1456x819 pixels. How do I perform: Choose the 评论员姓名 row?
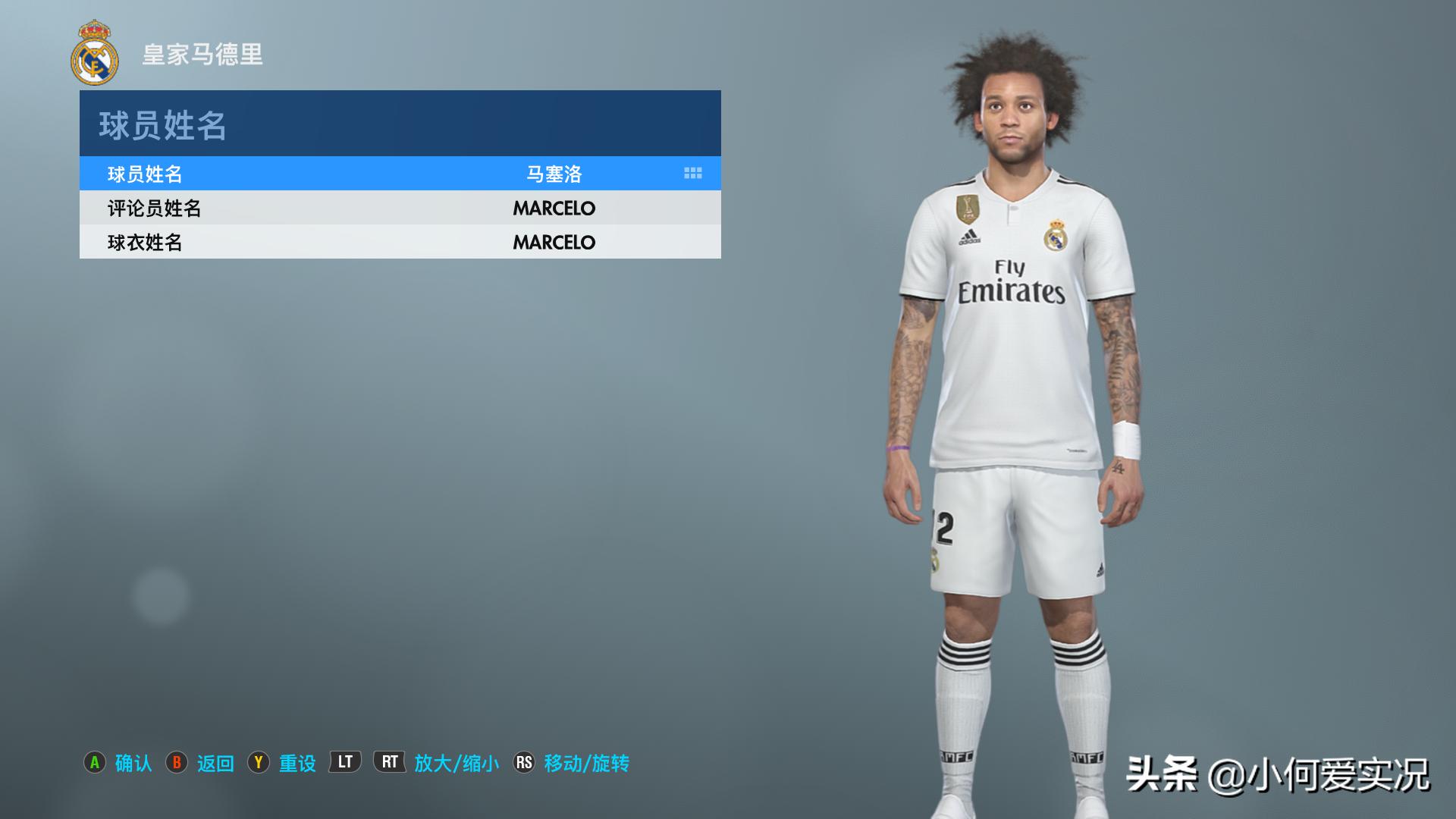[x=400, y=208]
